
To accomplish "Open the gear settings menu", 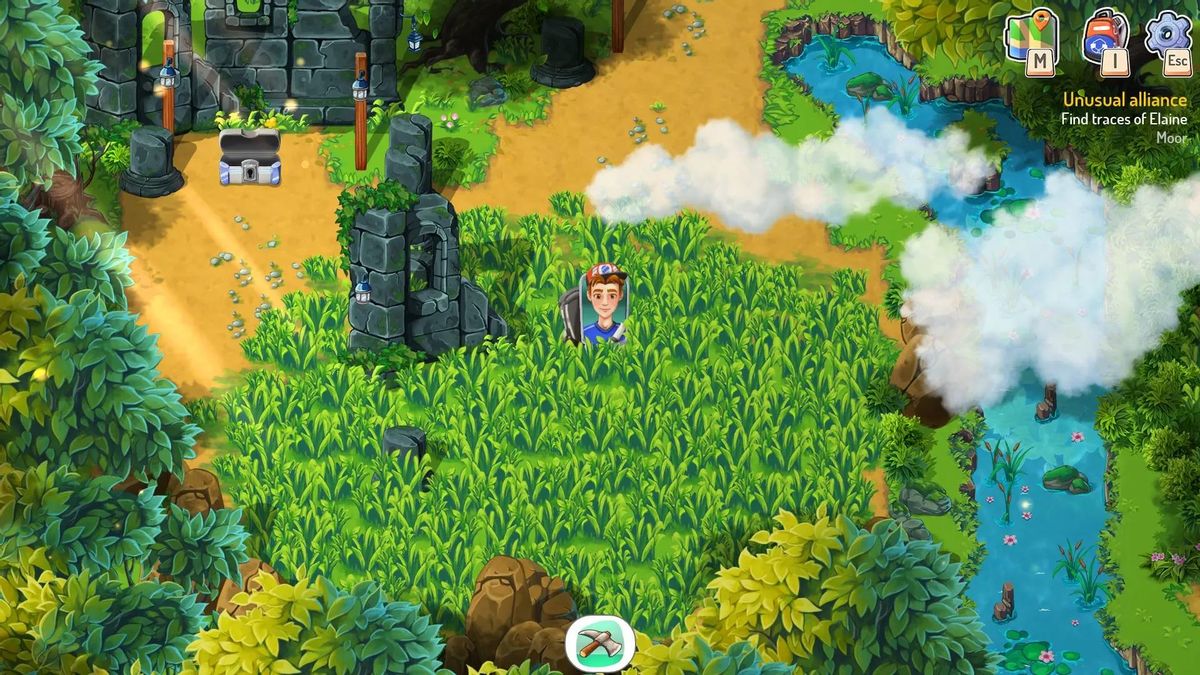I will pos(1166,36).
